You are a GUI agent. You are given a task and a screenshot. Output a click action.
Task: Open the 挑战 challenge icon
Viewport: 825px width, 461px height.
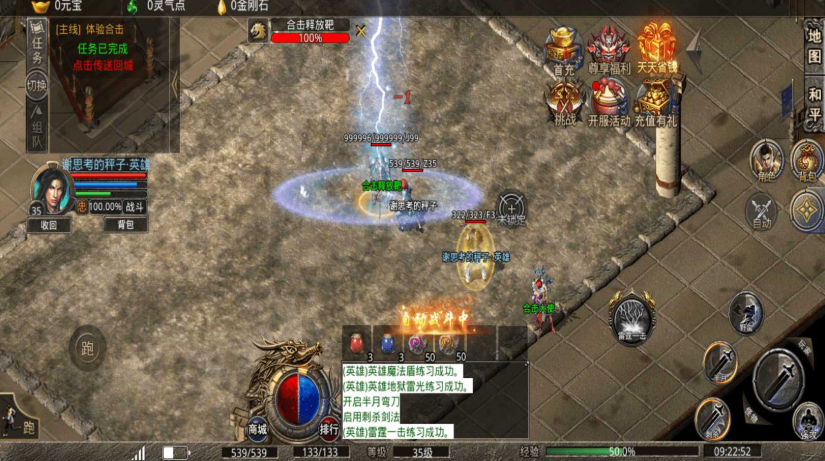(x=564, y=100)
